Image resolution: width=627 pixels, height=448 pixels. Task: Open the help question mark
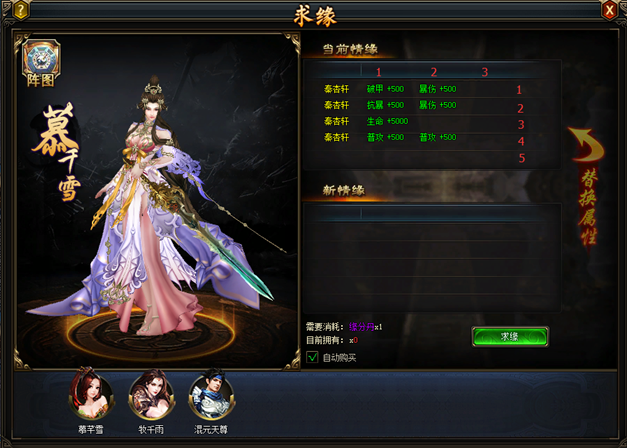[20, 10]
